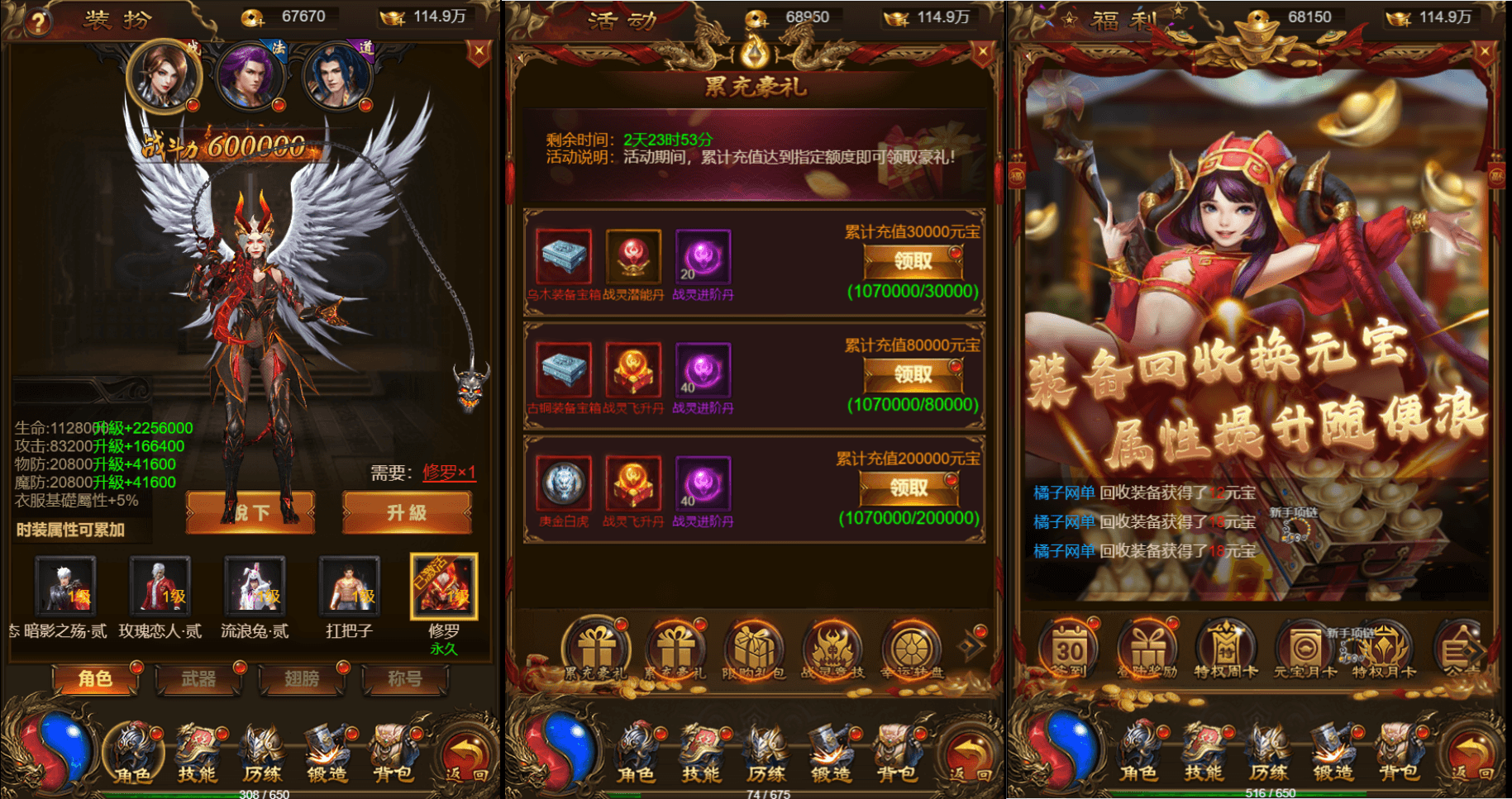Open the 翅膀 wings tab

[302, 679]
